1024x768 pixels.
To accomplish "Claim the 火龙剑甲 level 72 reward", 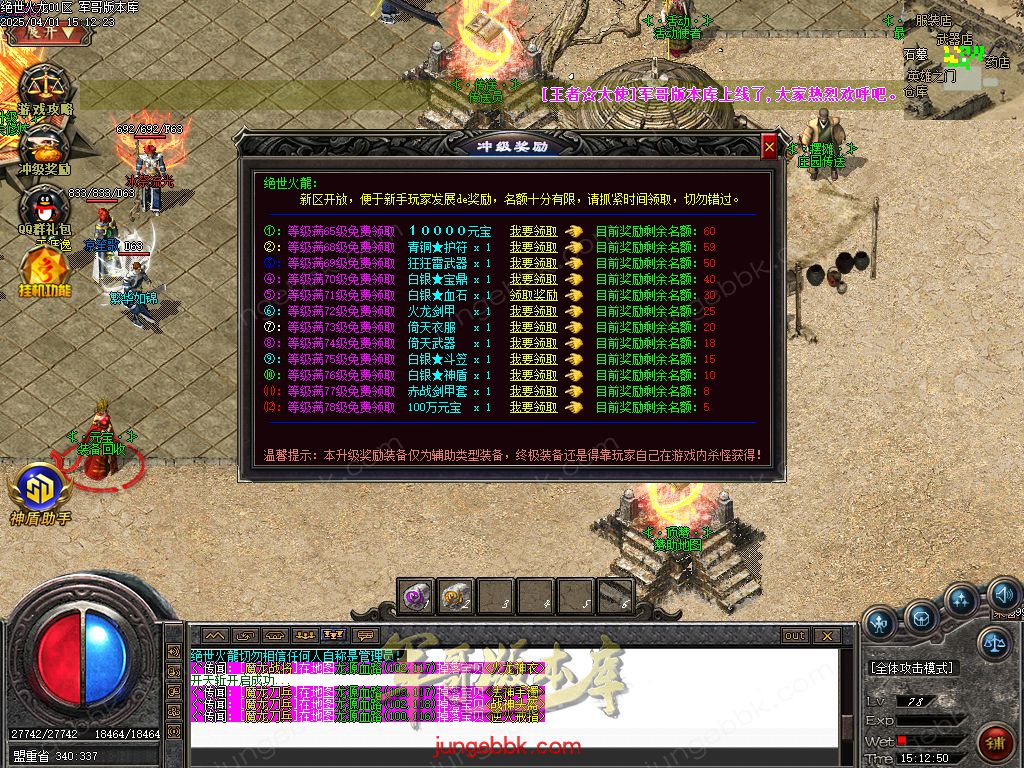I will [533, 311].
